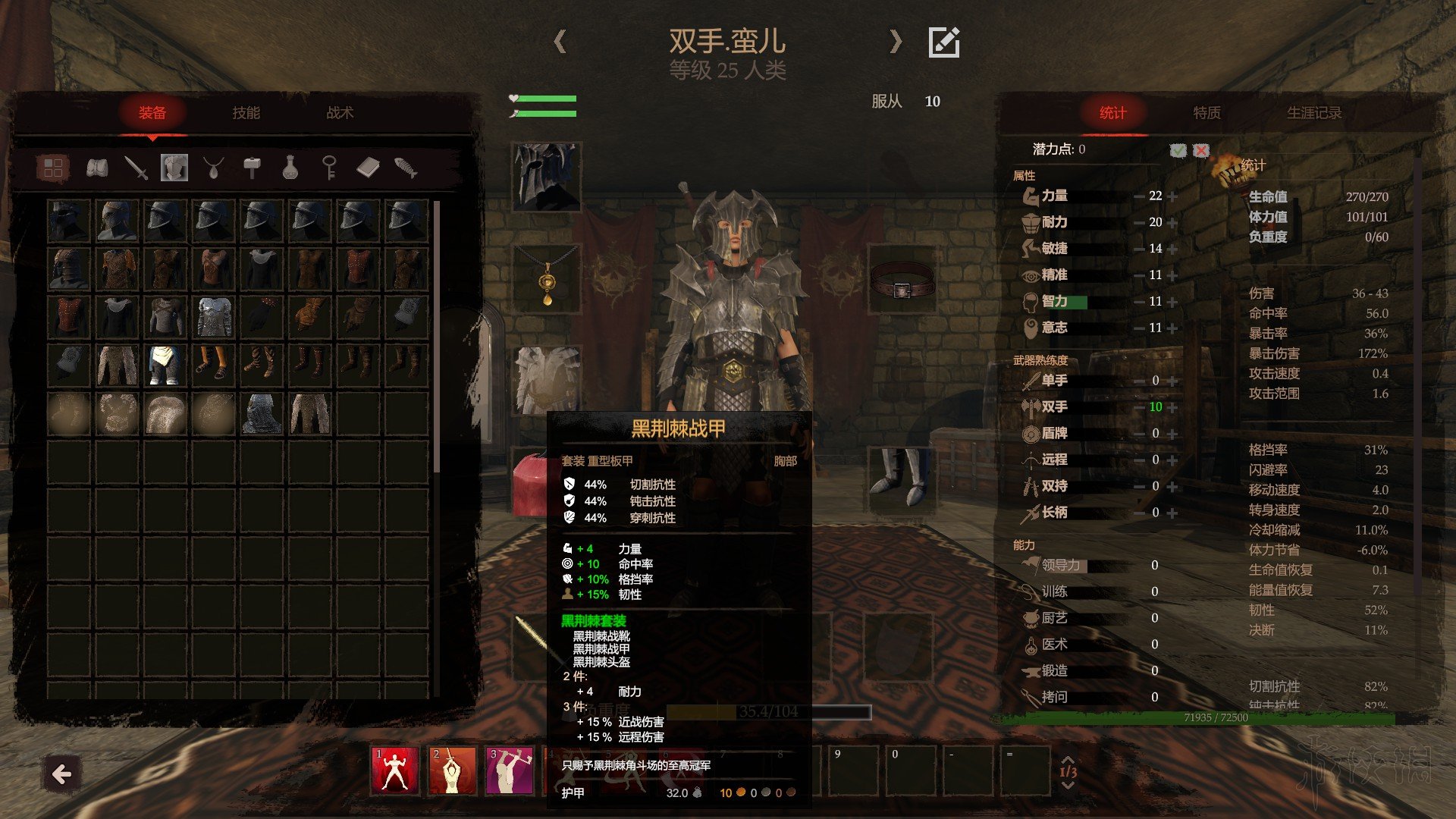Return with the back arrow button
Screen dimensions: 1456x819
61,774
